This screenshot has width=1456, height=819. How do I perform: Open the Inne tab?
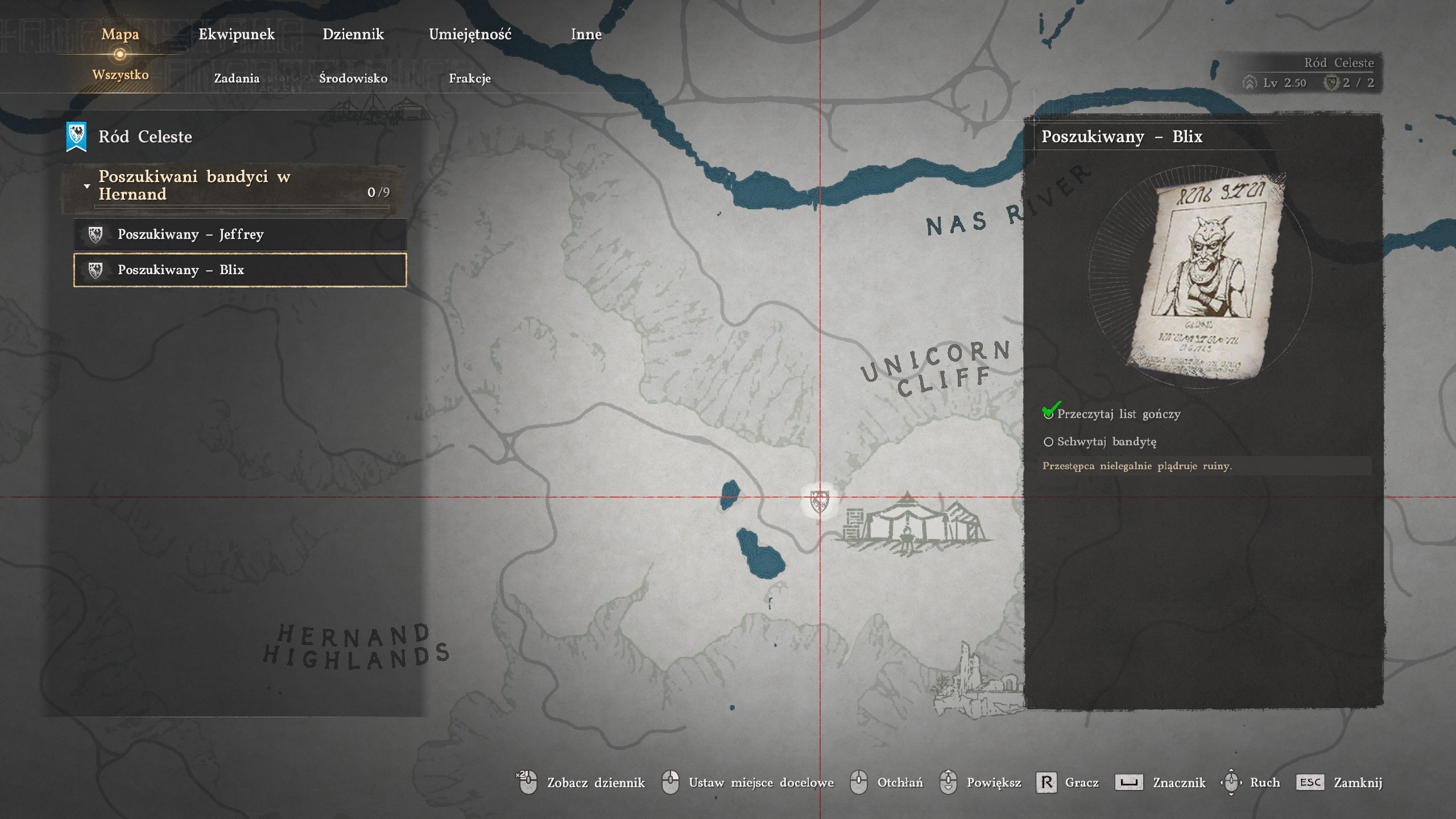tap(586, 35)
